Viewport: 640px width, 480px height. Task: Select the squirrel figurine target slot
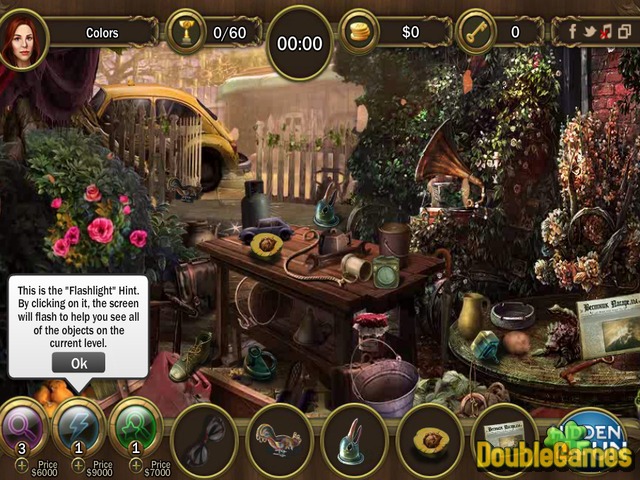(x=280, y=440)
